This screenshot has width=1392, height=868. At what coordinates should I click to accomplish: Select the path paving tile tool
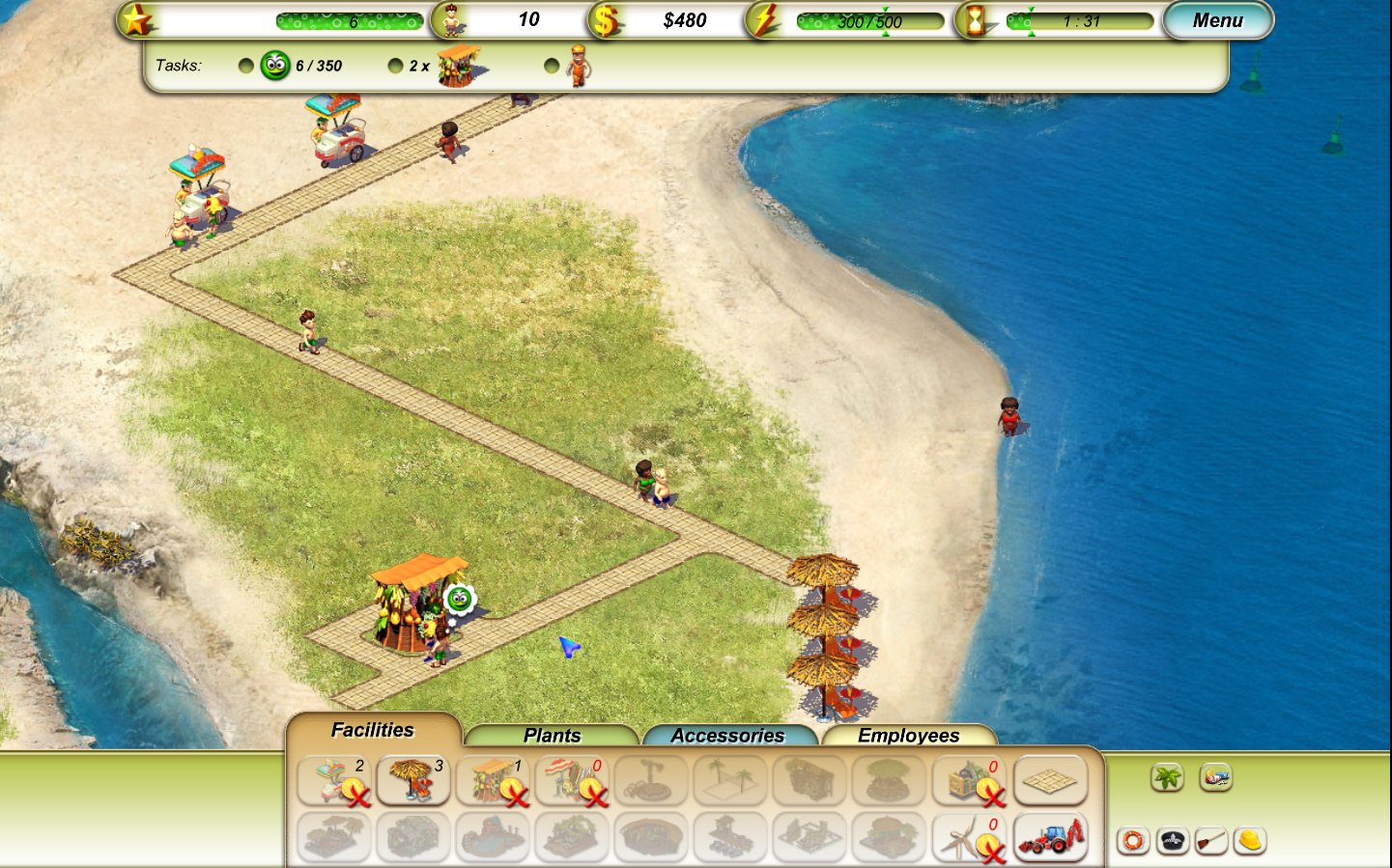[1050, 780]
